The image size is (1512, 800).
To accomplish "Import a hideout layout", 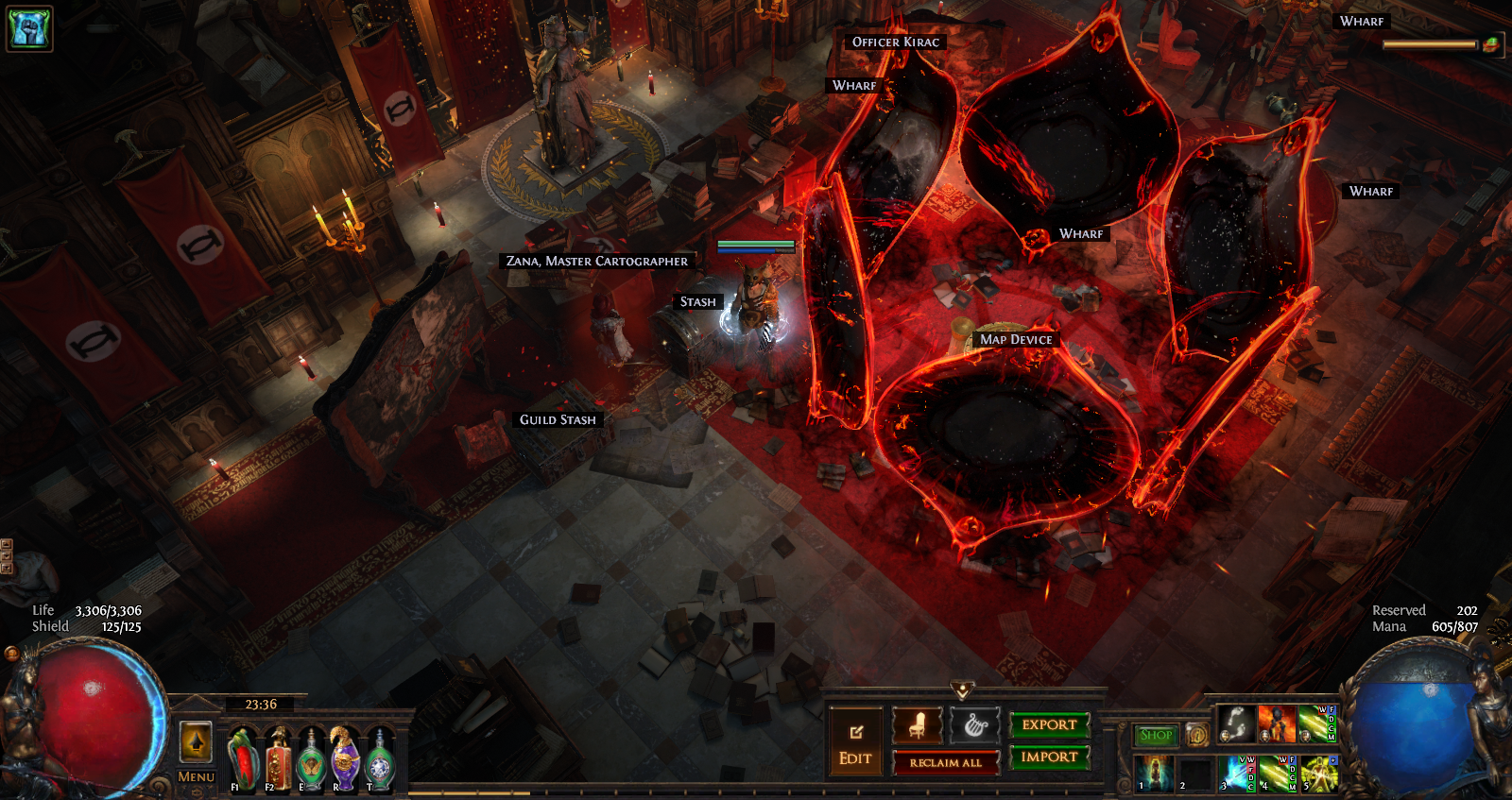I will tap(1049, 757).
